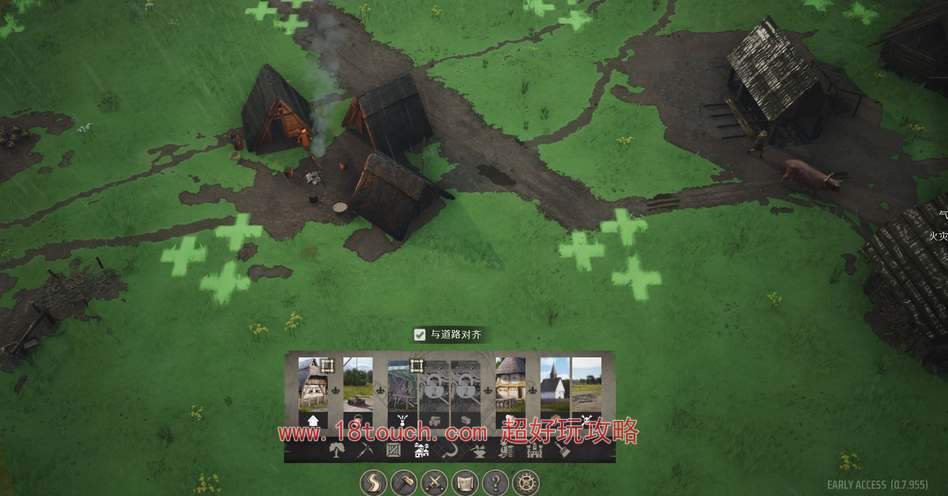The height and width of the screenshot is (496, 948).
Task: Choose the field with cart building card
Action: 358,387
